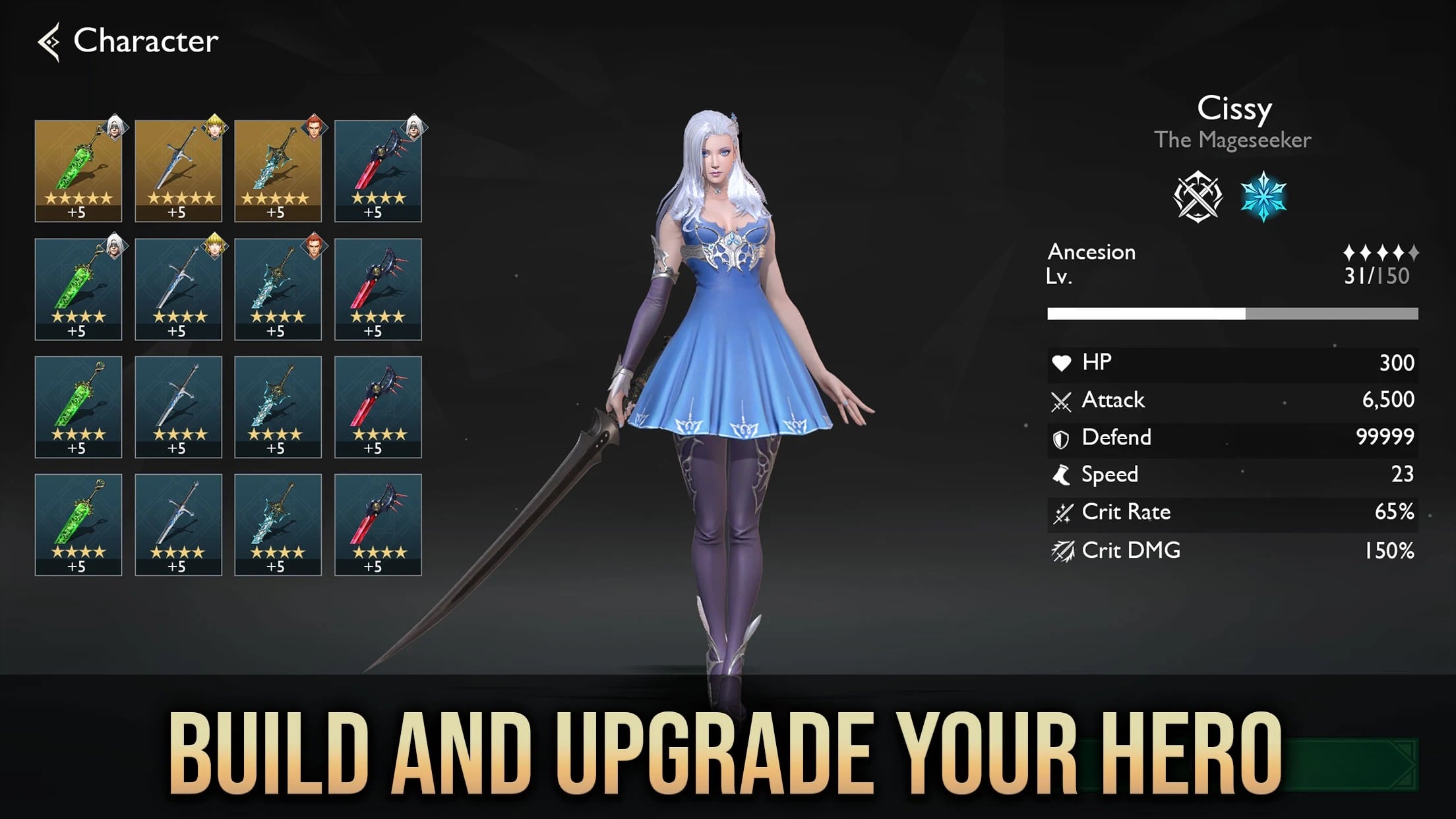Image resolution: width=1456 pixels, height=819 pixels.
Task: Select the Speed boot icon
Action: [x=1060, y=475]
